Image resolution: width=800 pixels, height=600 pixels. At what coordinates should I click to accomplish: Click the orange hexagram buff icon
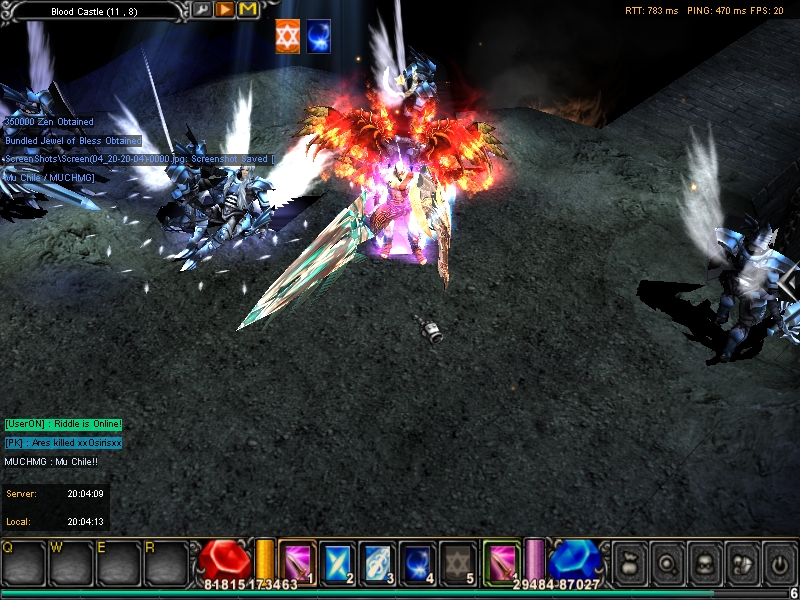(x=288, y=35)
